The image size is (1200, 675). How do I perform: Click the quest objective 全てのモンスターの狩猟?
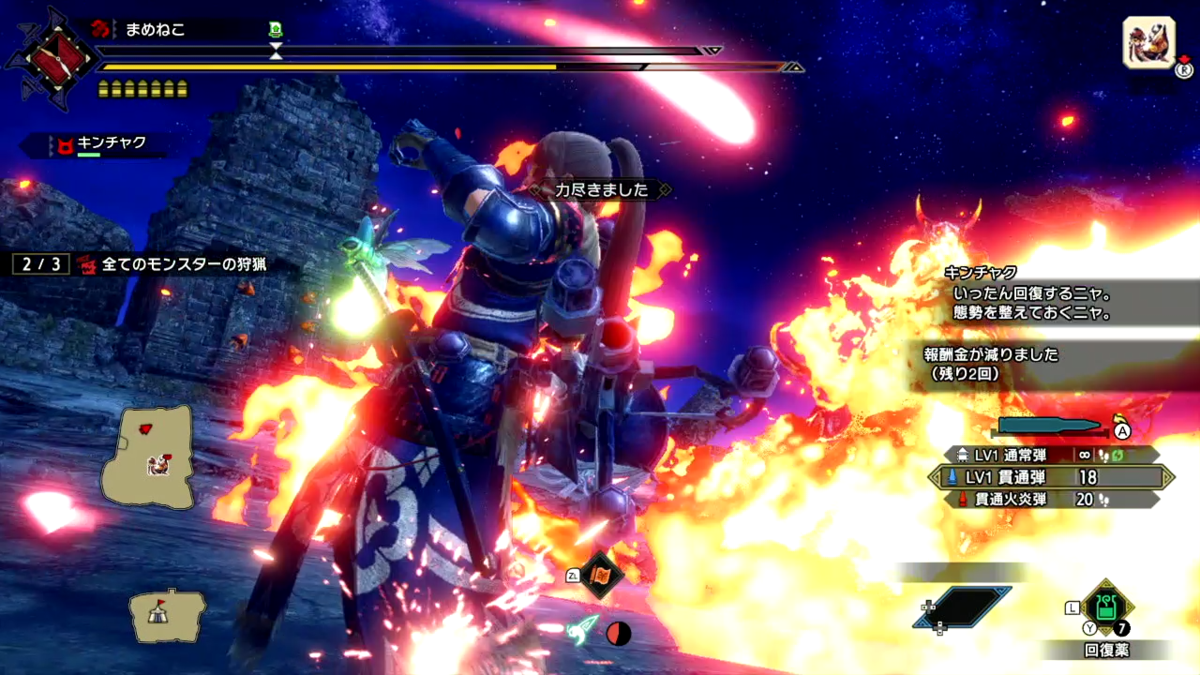pyautogui.click(x=185, y=264)
